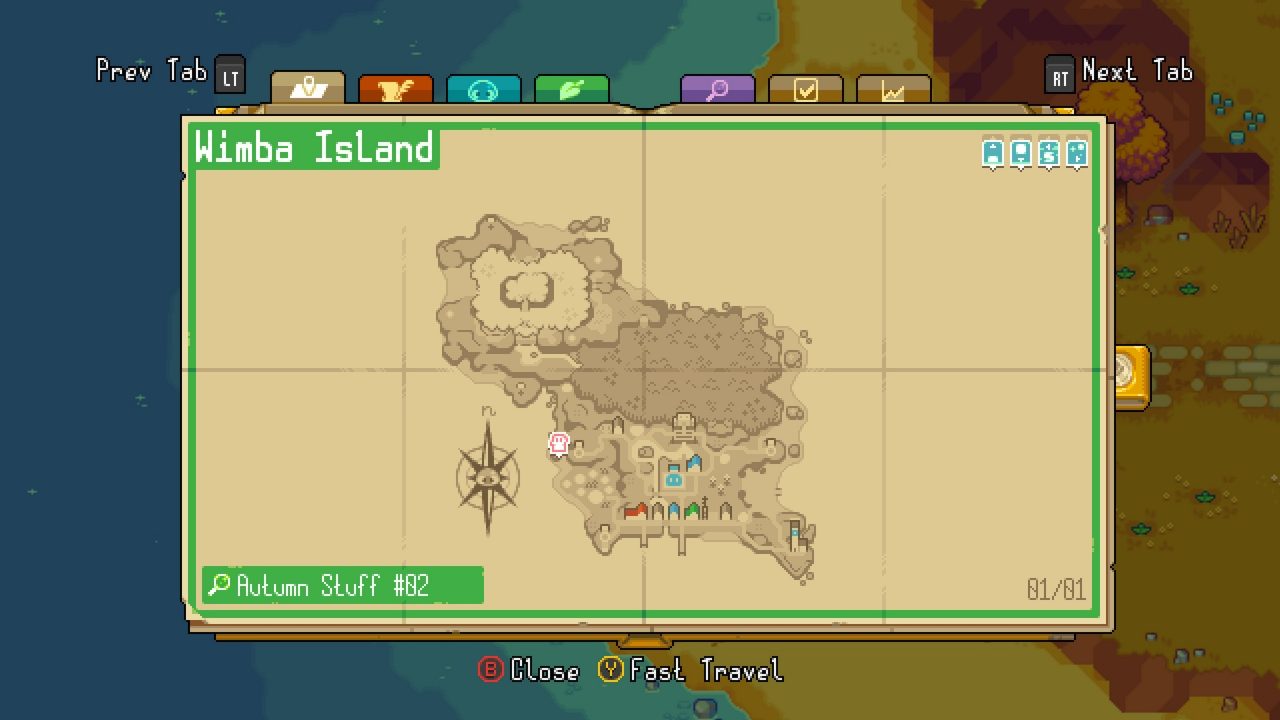This screenshot has height=720, width=1280.
Task: Click the purple magnifying glass tab icon
Action: coord(717,88)
